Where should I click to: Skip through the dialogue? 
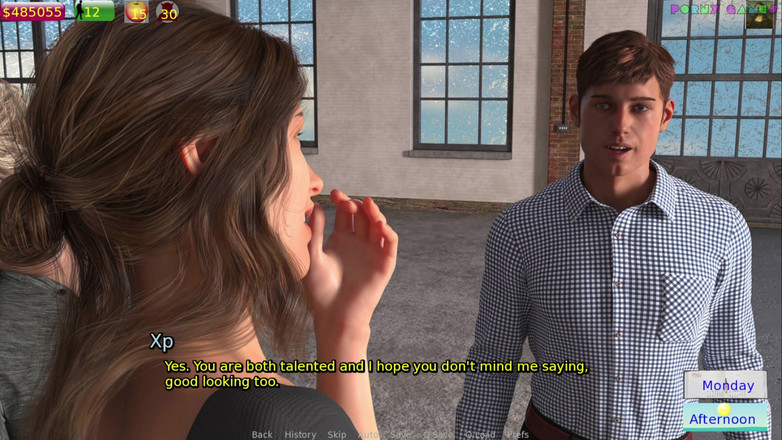pos(337,434)
